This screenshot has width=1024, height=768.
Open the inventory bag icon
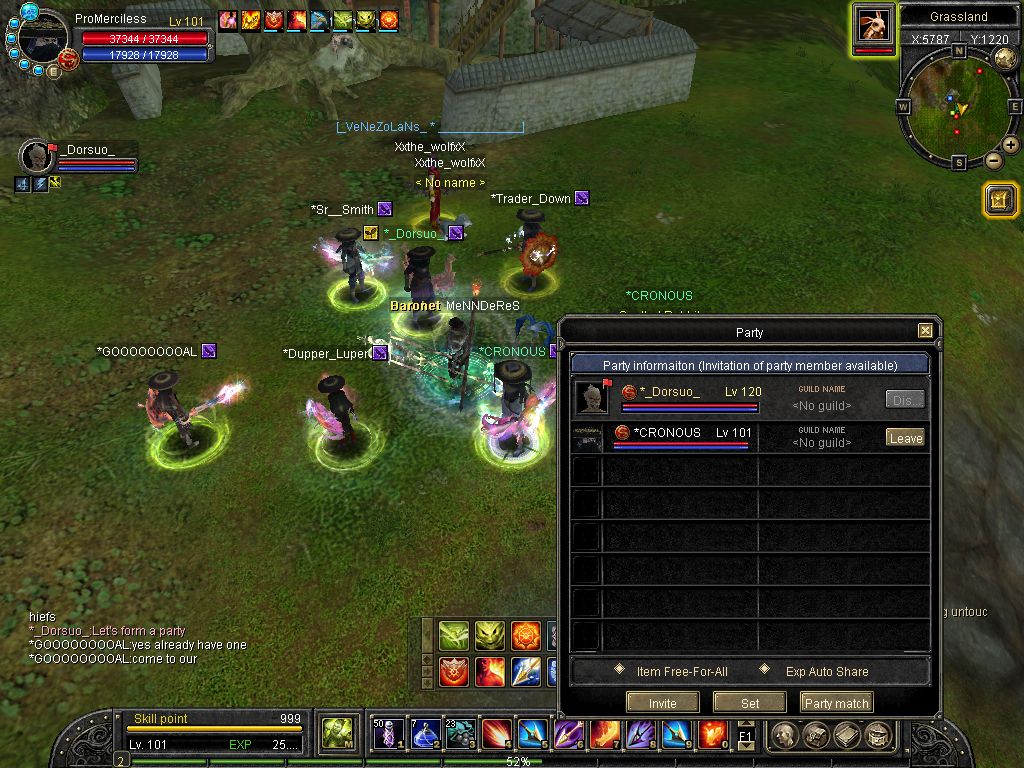[816, 736]
